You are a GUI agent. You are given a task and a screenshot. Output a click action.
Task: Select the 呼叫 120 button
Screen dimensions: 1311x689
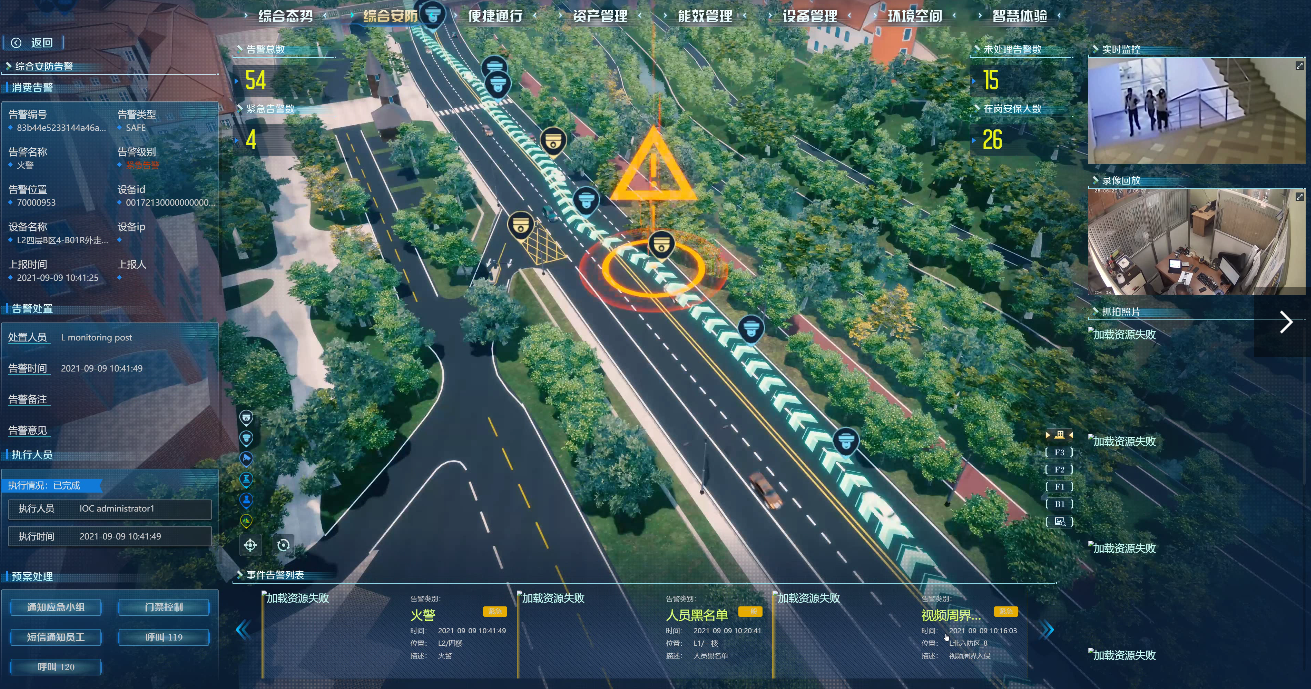[55, 667]
